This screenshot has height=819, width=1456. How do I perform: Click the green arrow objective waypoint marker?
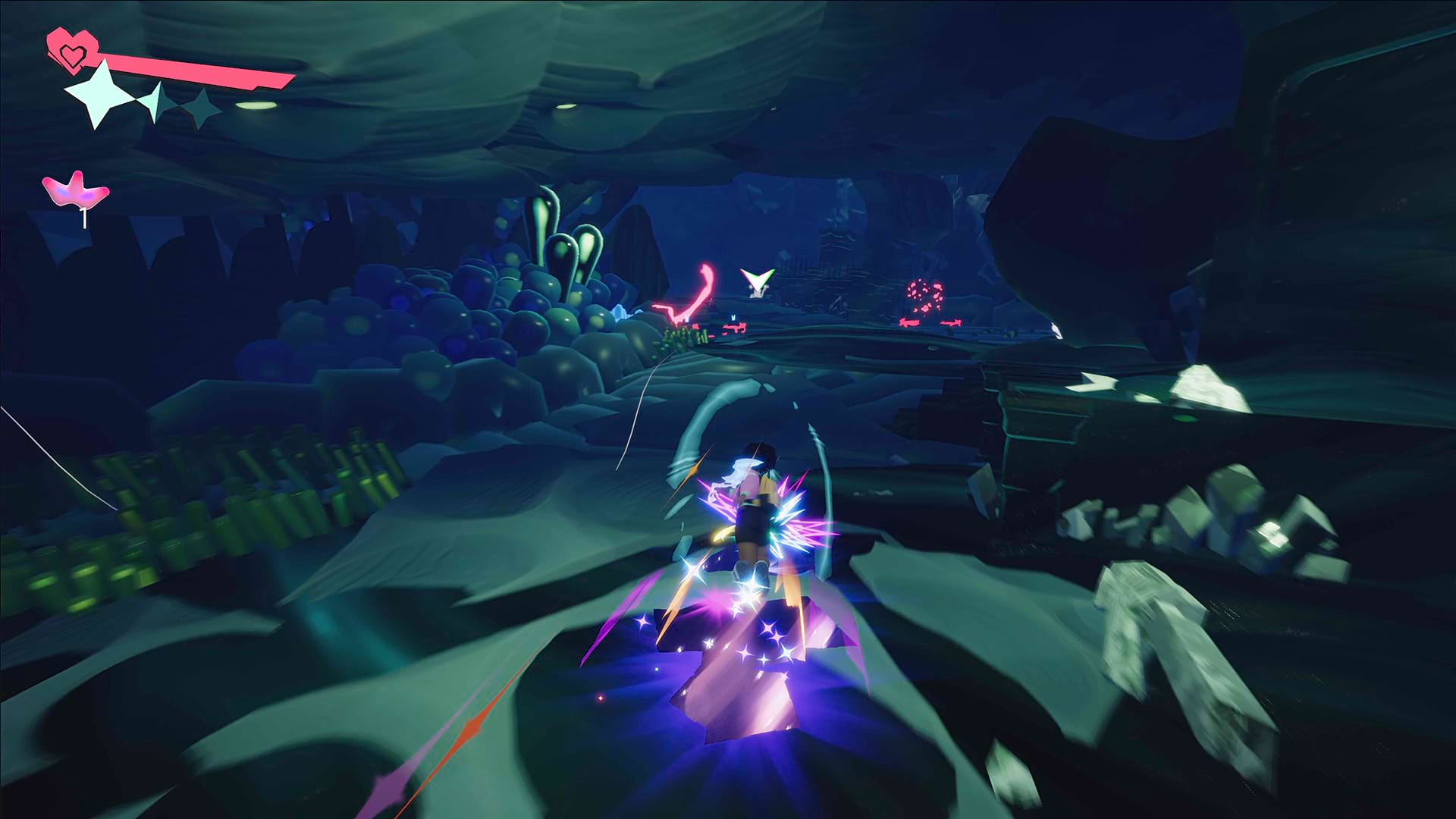point(757,281)
